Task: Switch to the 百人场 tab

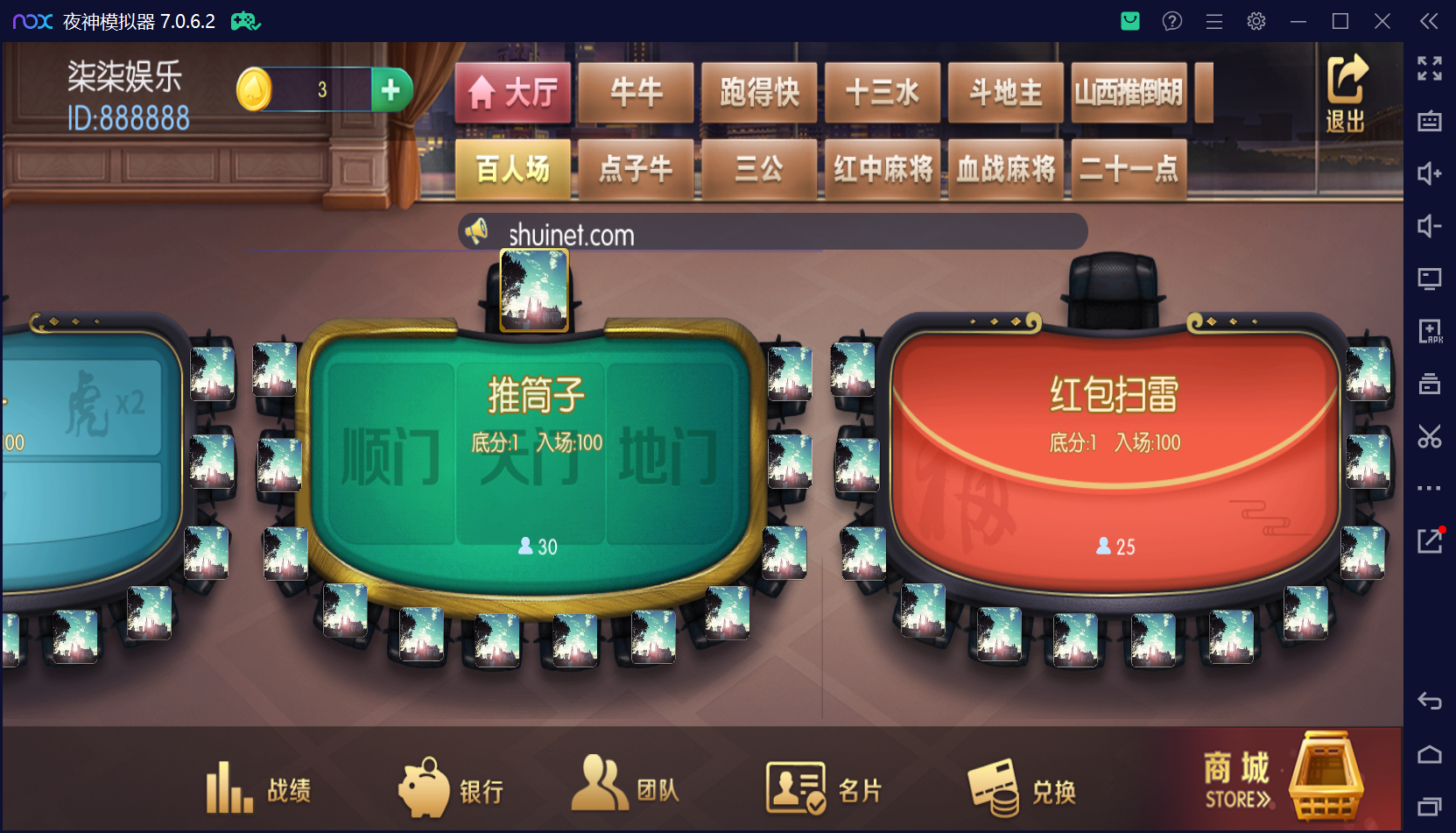Action: click(512, 169)
